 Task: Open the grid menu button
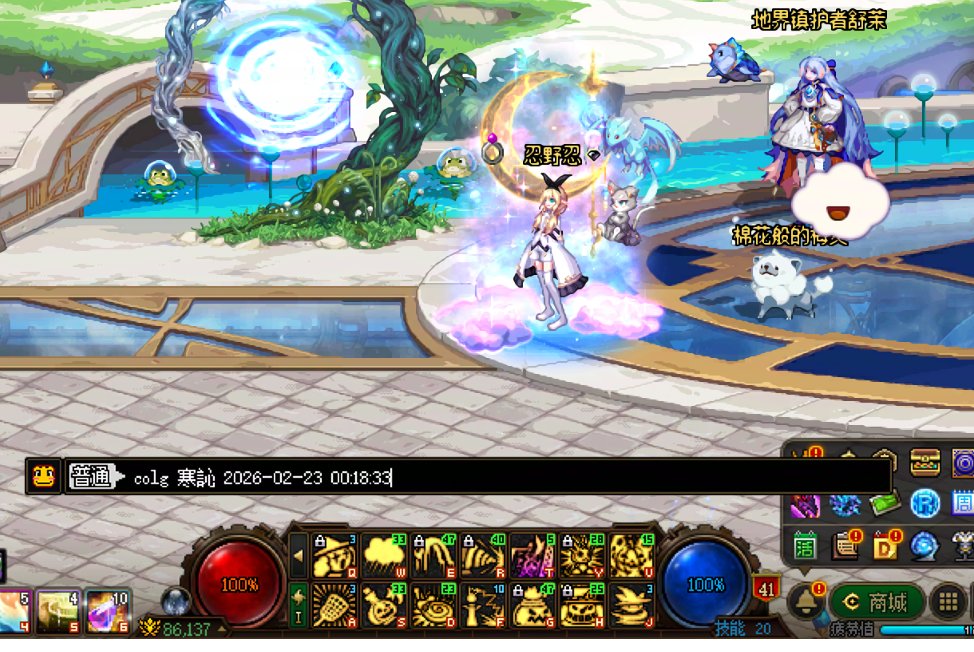[x=948, y=602]
